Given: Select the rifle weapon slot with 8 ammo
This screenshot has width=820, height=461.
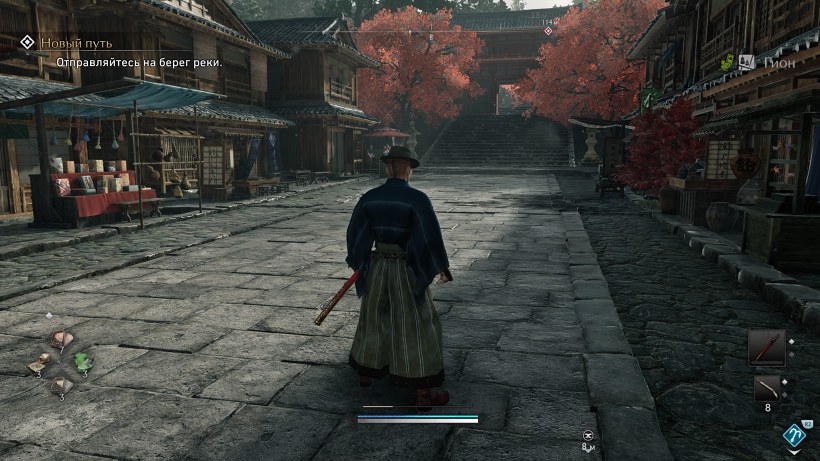Looking at the screenshot, I should tap(766, 388).
